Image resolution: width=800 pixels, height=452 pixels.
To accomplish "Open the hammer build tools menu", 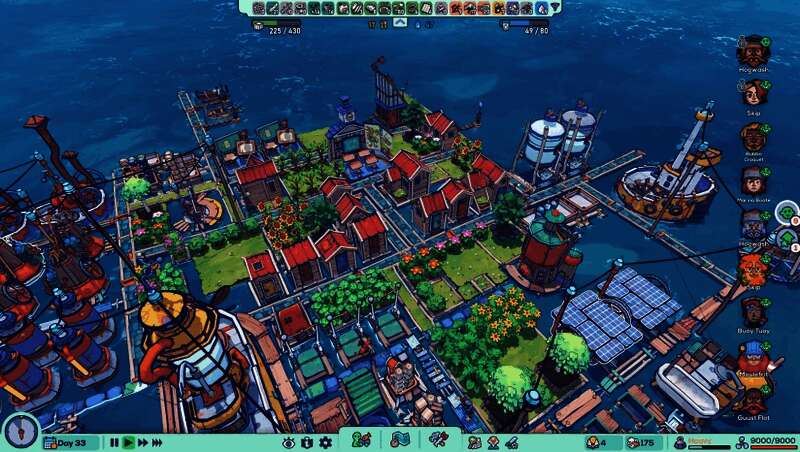I will click(x=438, y=439).
